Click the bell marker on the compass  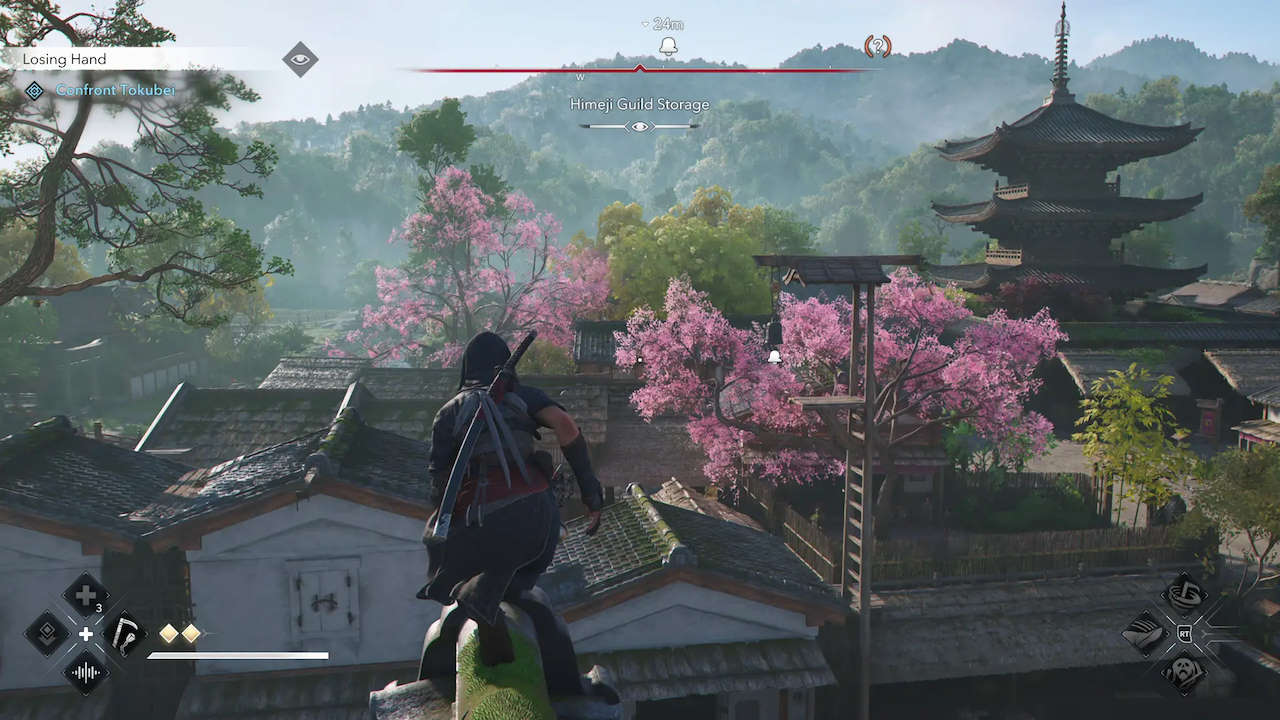(x=668, y=46)
